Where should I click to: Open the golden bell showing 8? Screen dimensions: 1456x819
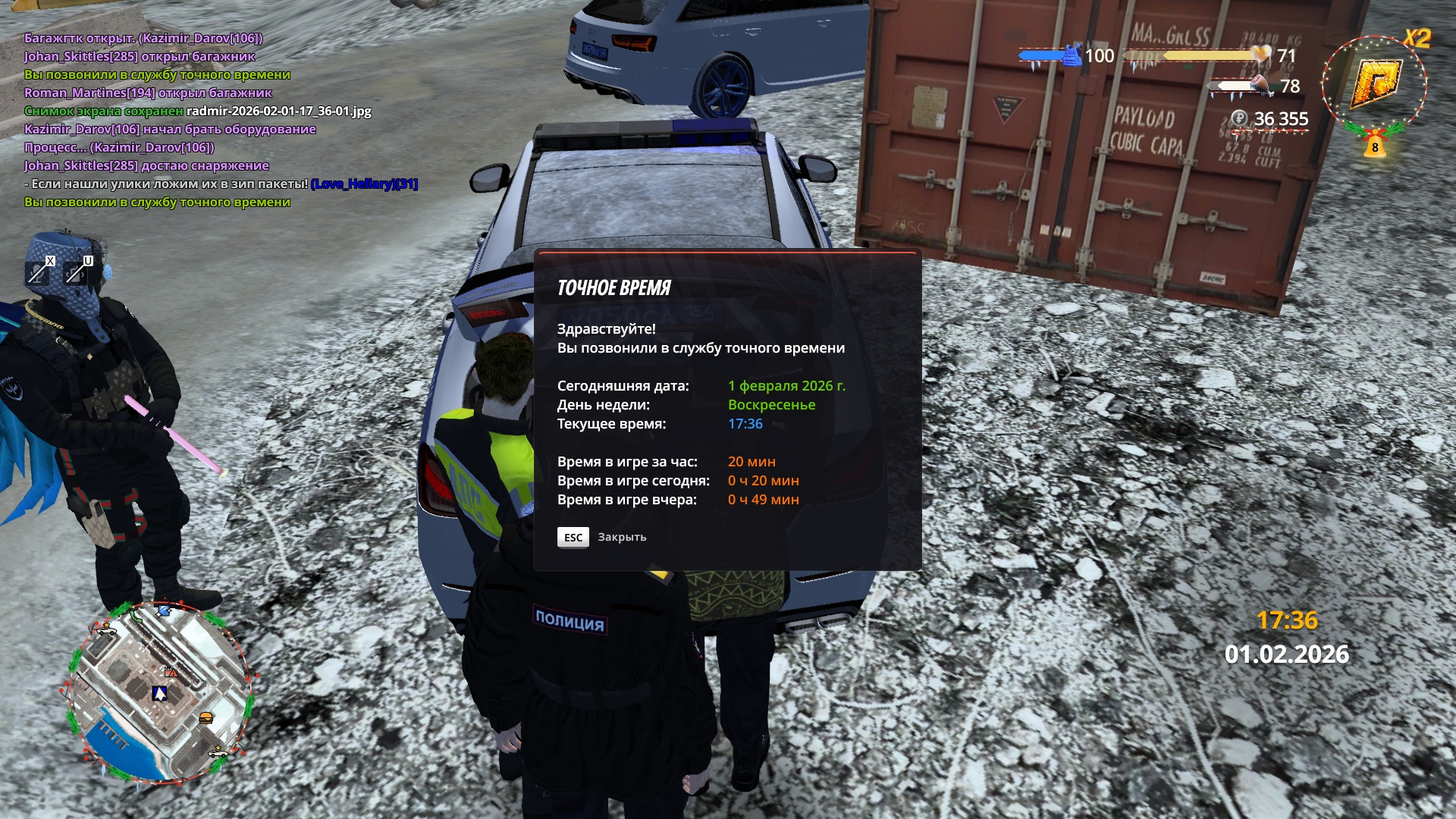click(x=1375, y=144)
